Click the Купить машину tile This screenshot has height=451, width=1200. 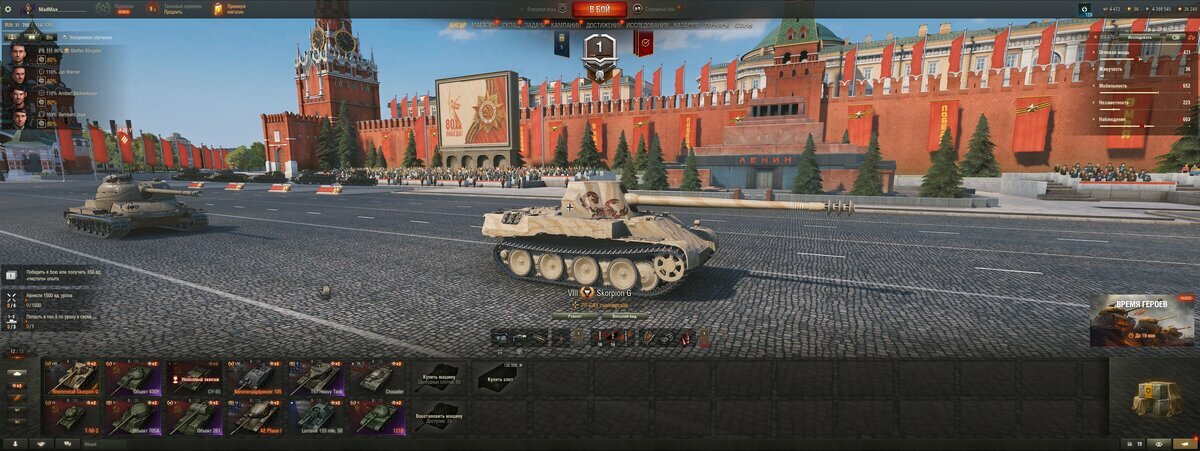437,377
